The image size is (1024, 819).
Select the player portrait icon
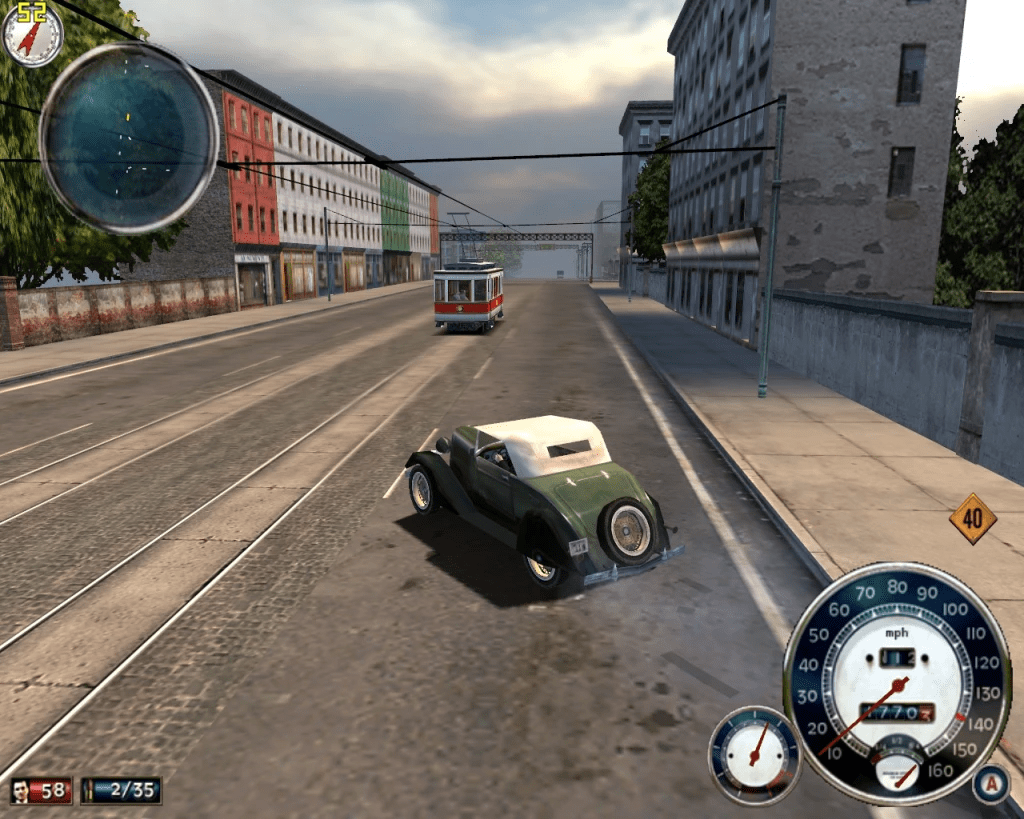tap(21, 791)
